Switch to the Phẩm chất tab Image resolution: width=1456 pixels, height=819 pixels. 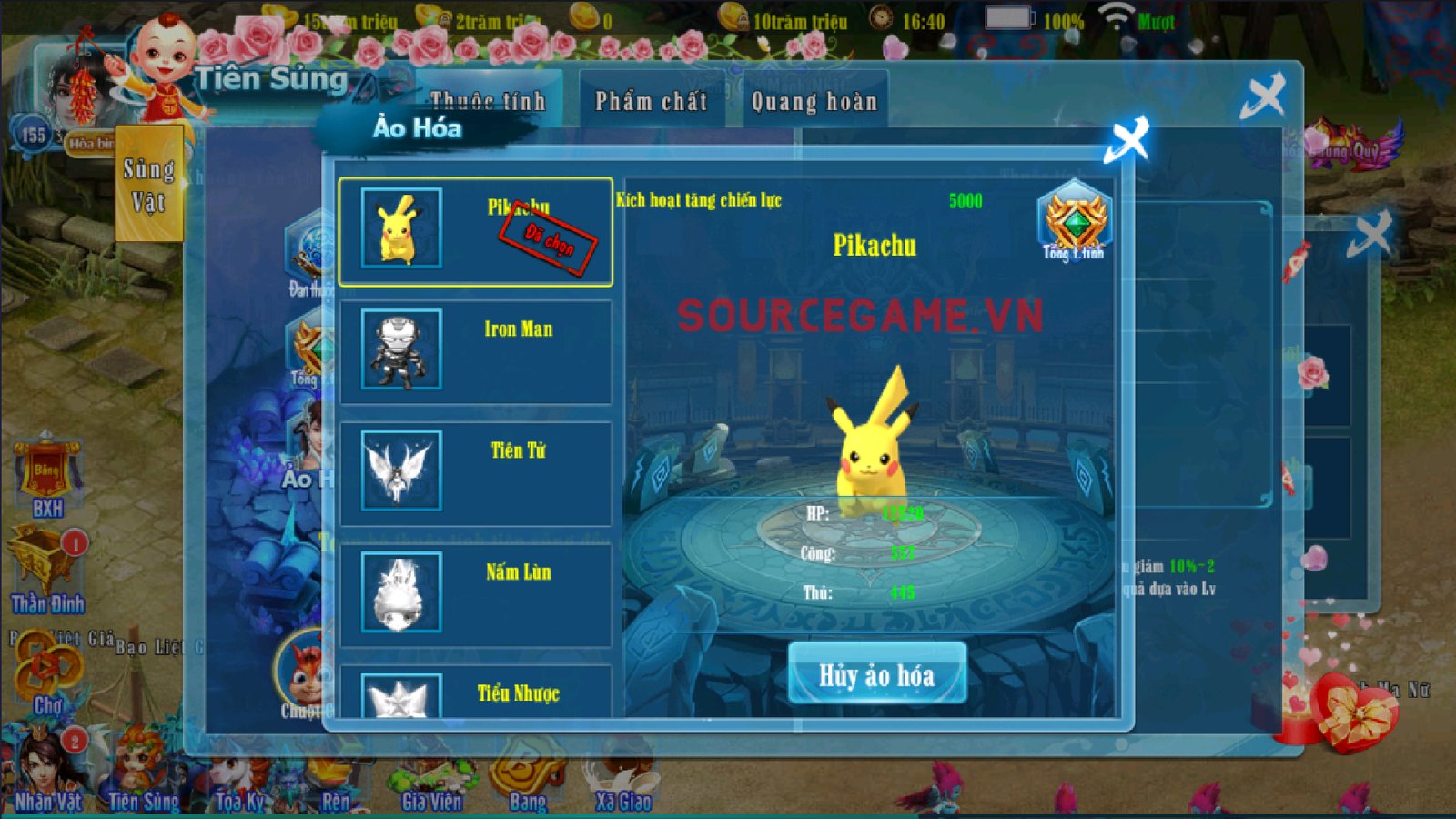pyautogui.click(x=651, y=102)
